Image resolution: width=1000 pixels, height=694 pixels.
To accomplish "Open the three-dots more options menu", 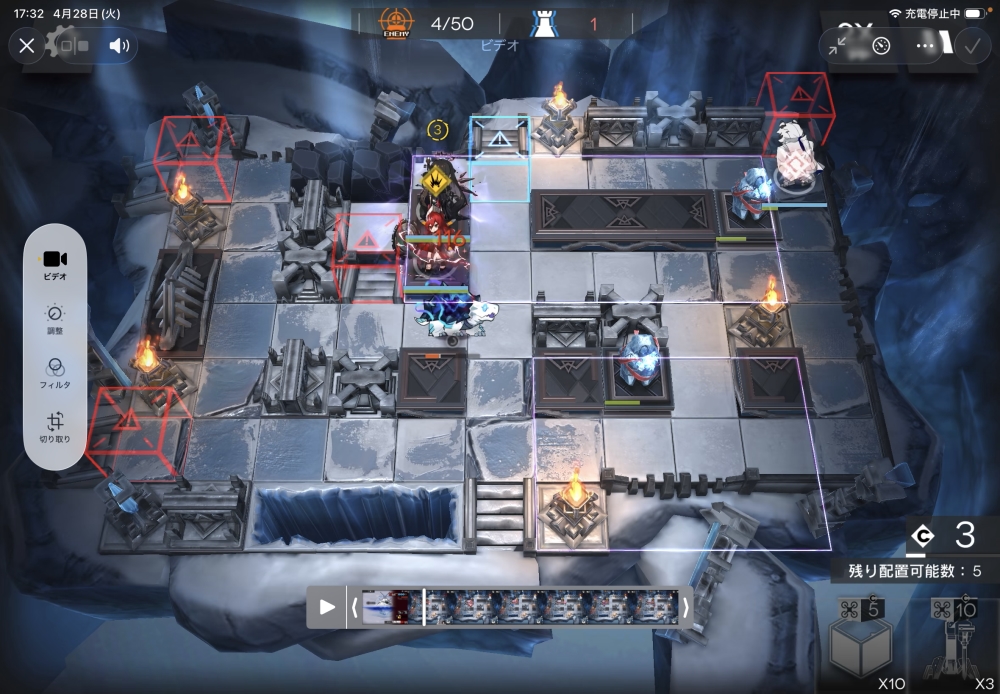I will pos(925,45).
